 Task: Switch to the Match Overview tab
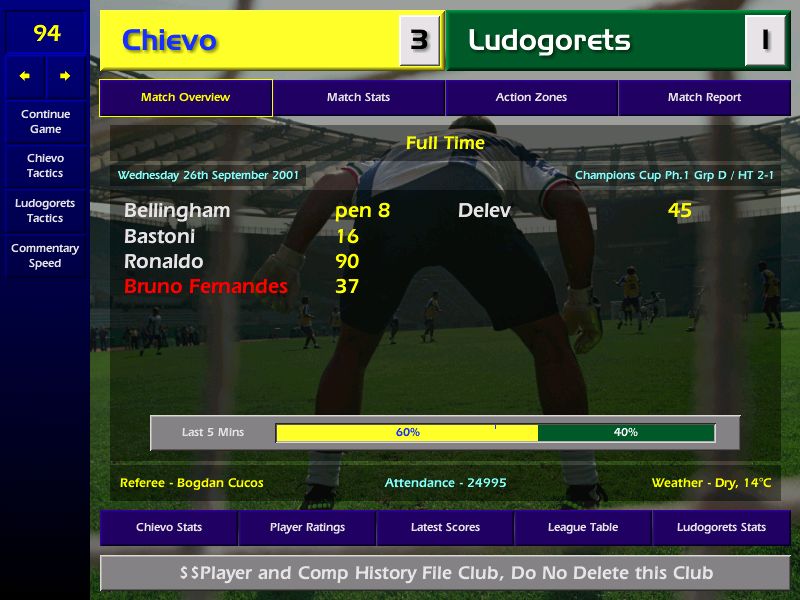[x=185, y=98]
